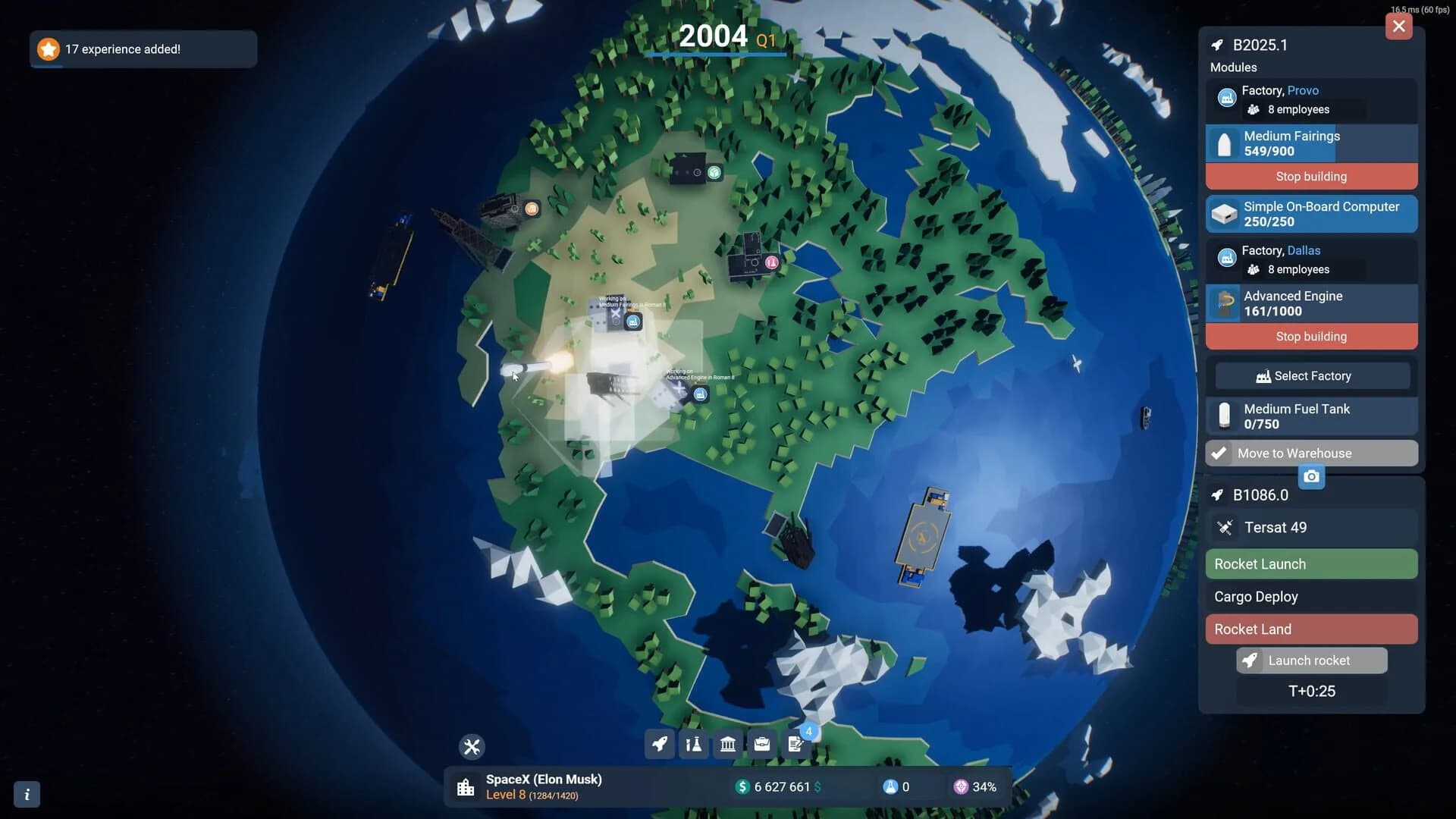Screen dimensions: 1456x819
Task: Select the rocket icon in the bottom toolbar
Action: 659,745
